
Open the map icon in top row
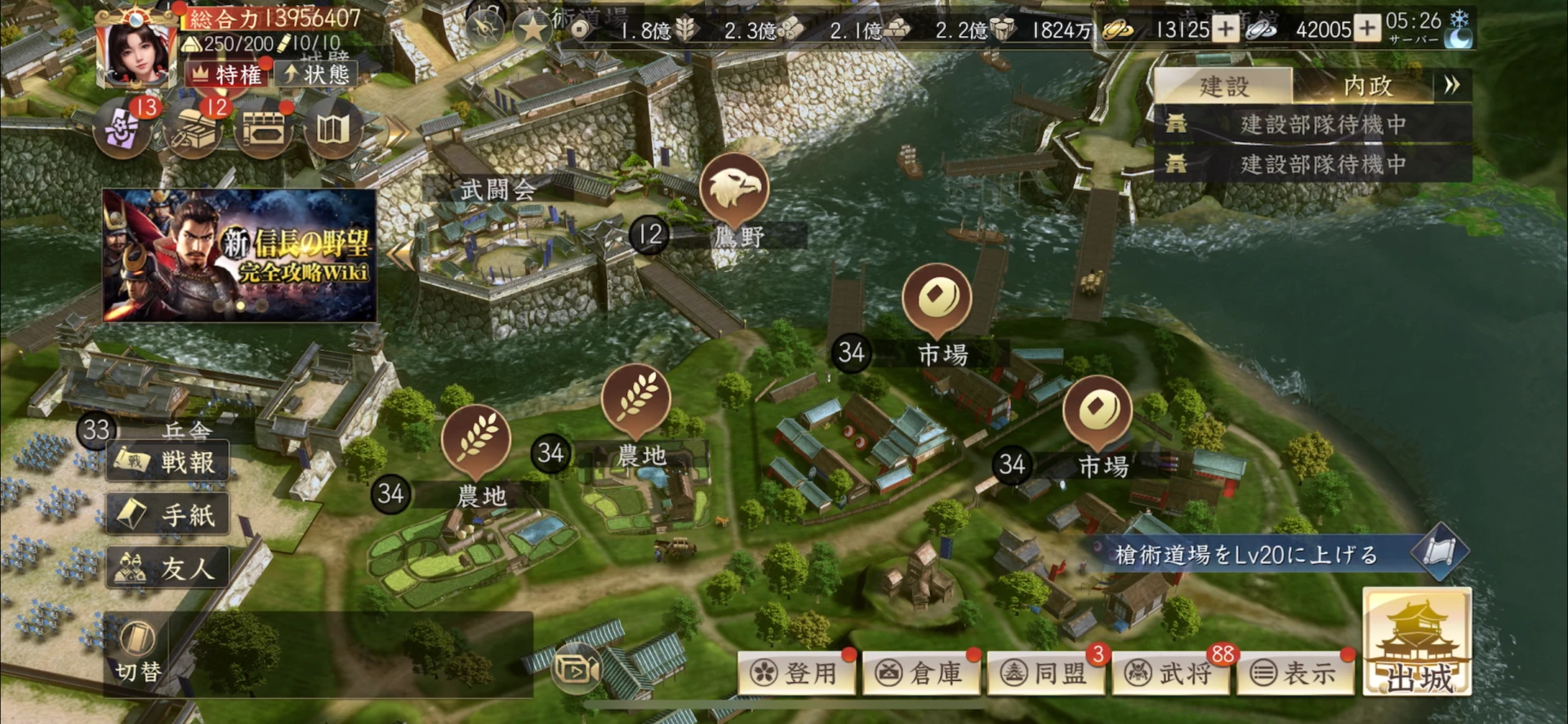point(332,129)
